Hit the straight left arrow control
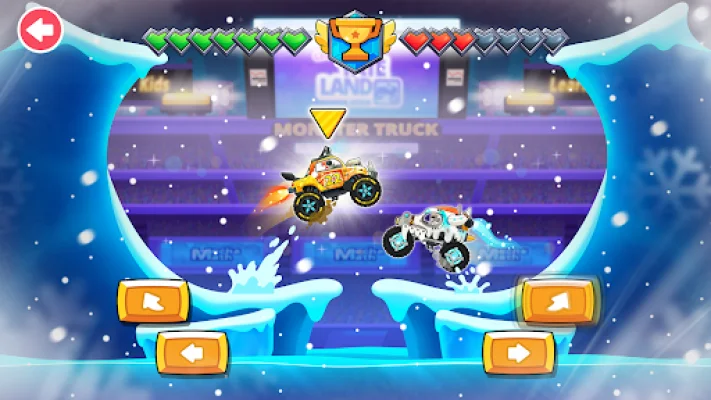The image size is (711, 400). click(192, 351)
